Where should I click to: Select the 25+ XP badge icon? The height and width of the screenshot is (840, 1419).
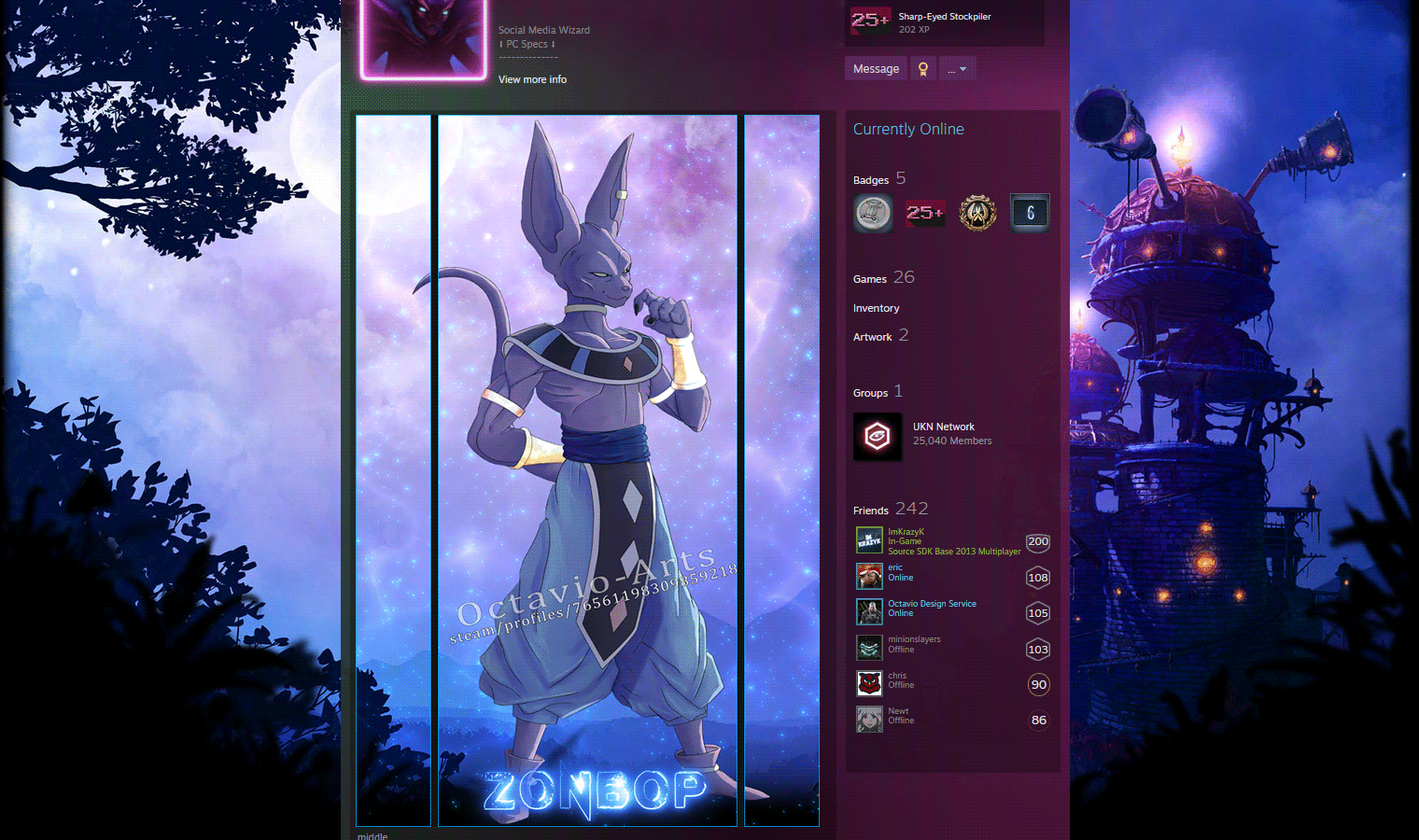(x=925, y=213)
